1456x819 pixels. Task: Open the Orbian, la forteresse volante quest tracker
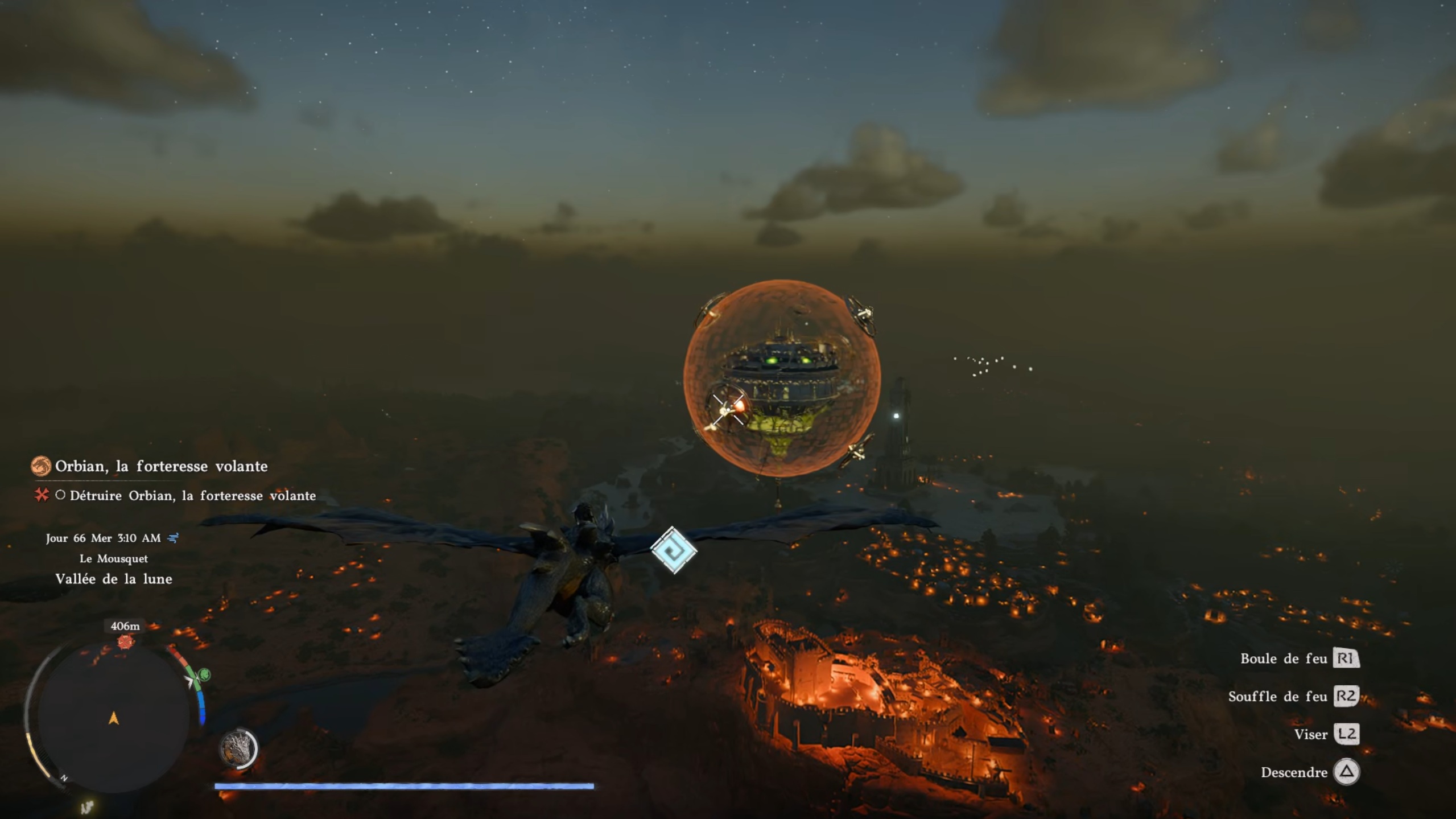pos(161,466)
